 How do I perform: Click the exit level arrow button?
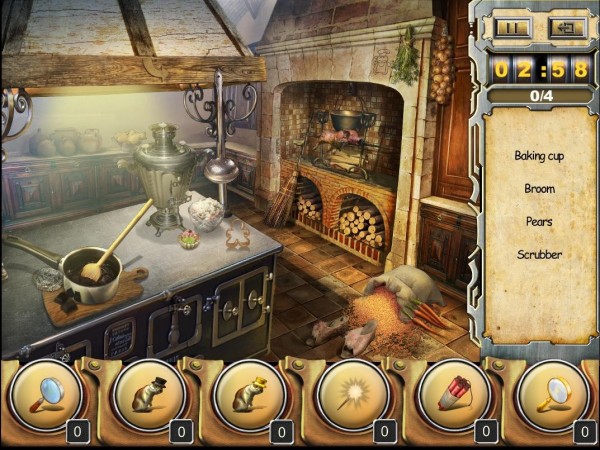point(565,28)
